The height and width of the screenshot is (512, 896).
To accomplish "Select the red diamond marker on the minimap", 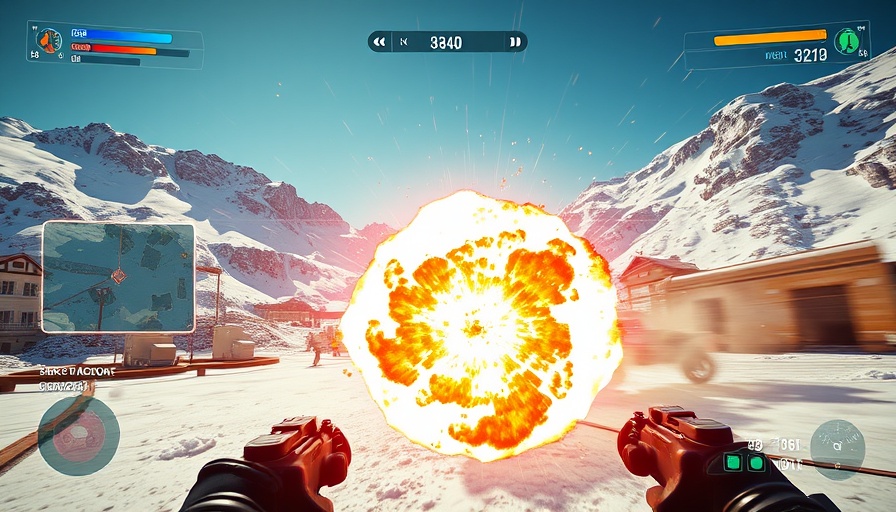I will pyautogui.click(x=118, y=275).
